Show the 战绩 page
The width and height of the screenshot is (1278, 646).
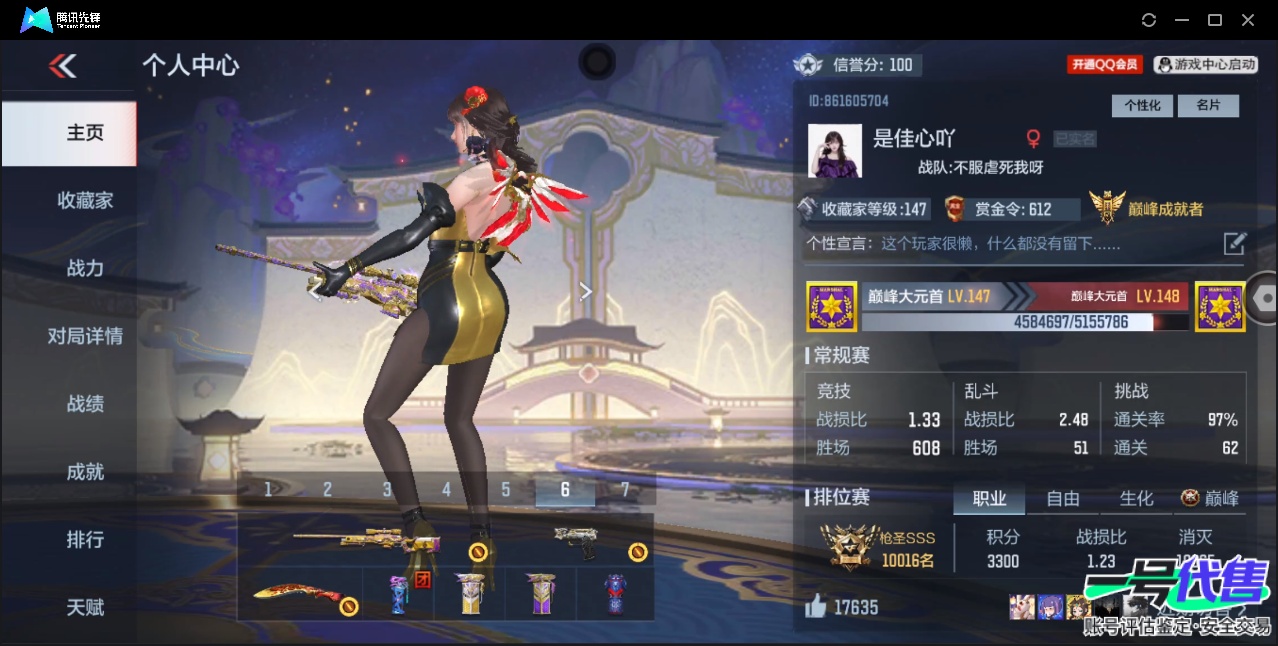click(85, 404)
